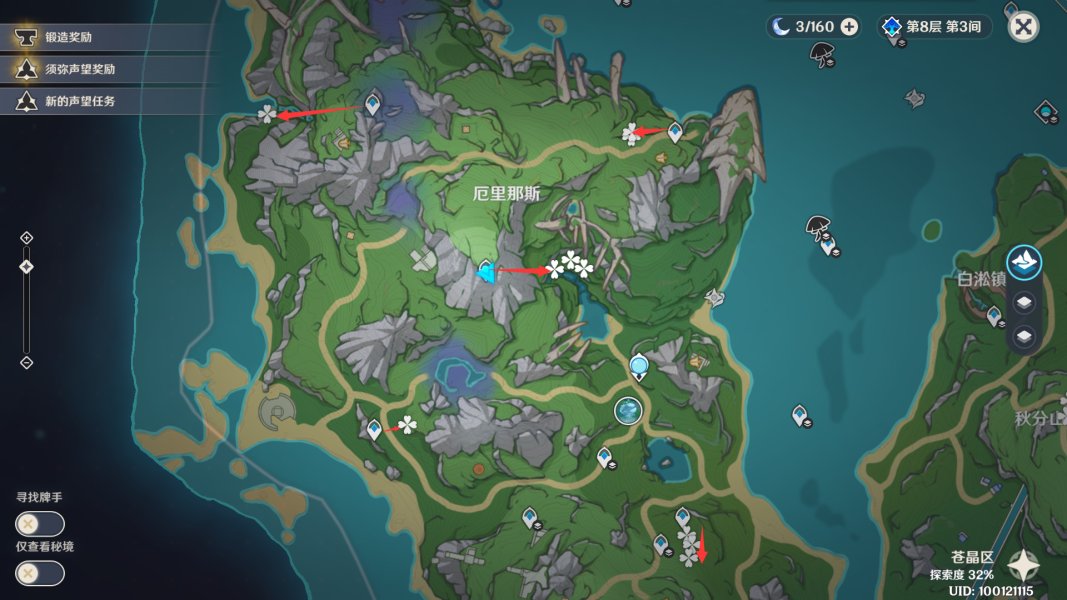Switch to the bottom map layer button
The height and width of the screenshot is (600, 1067).
coord(1024,337)
